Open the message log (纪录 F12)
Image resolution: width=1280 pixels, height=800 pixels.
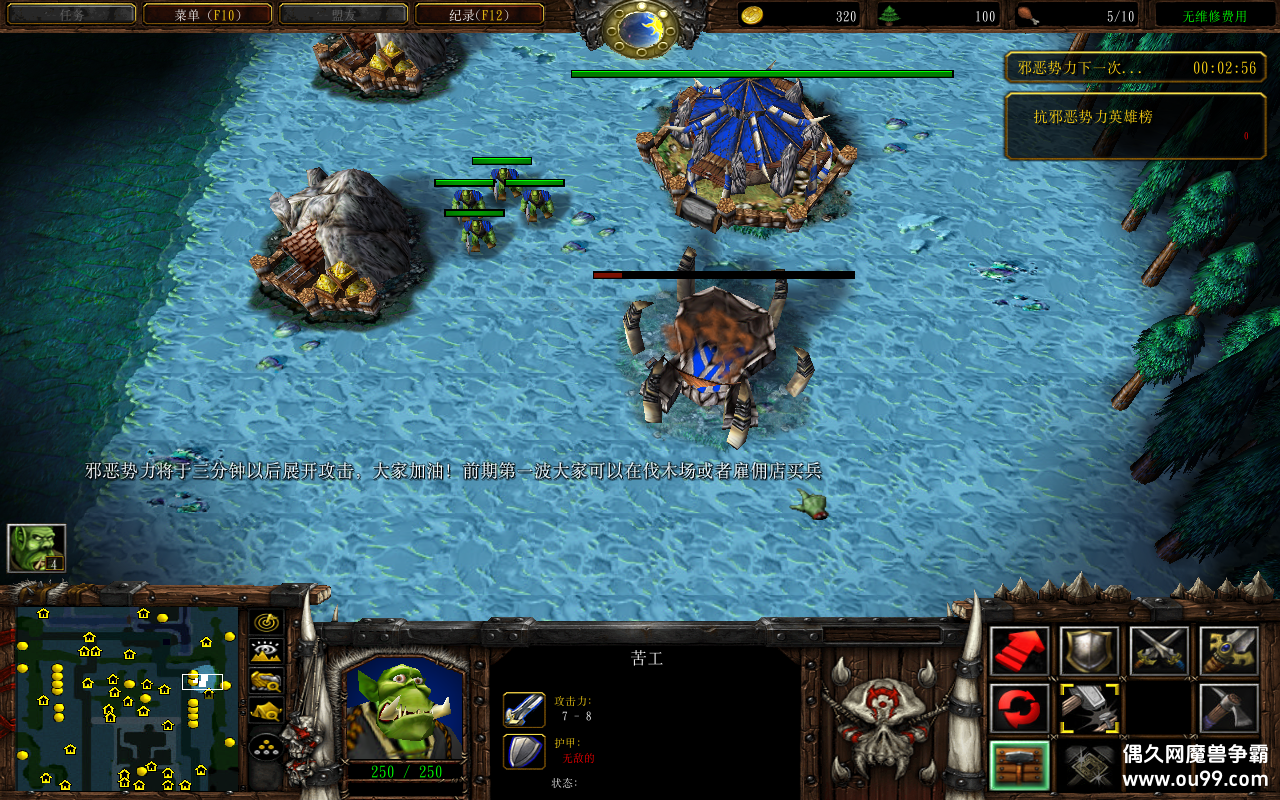pos(479,14)
